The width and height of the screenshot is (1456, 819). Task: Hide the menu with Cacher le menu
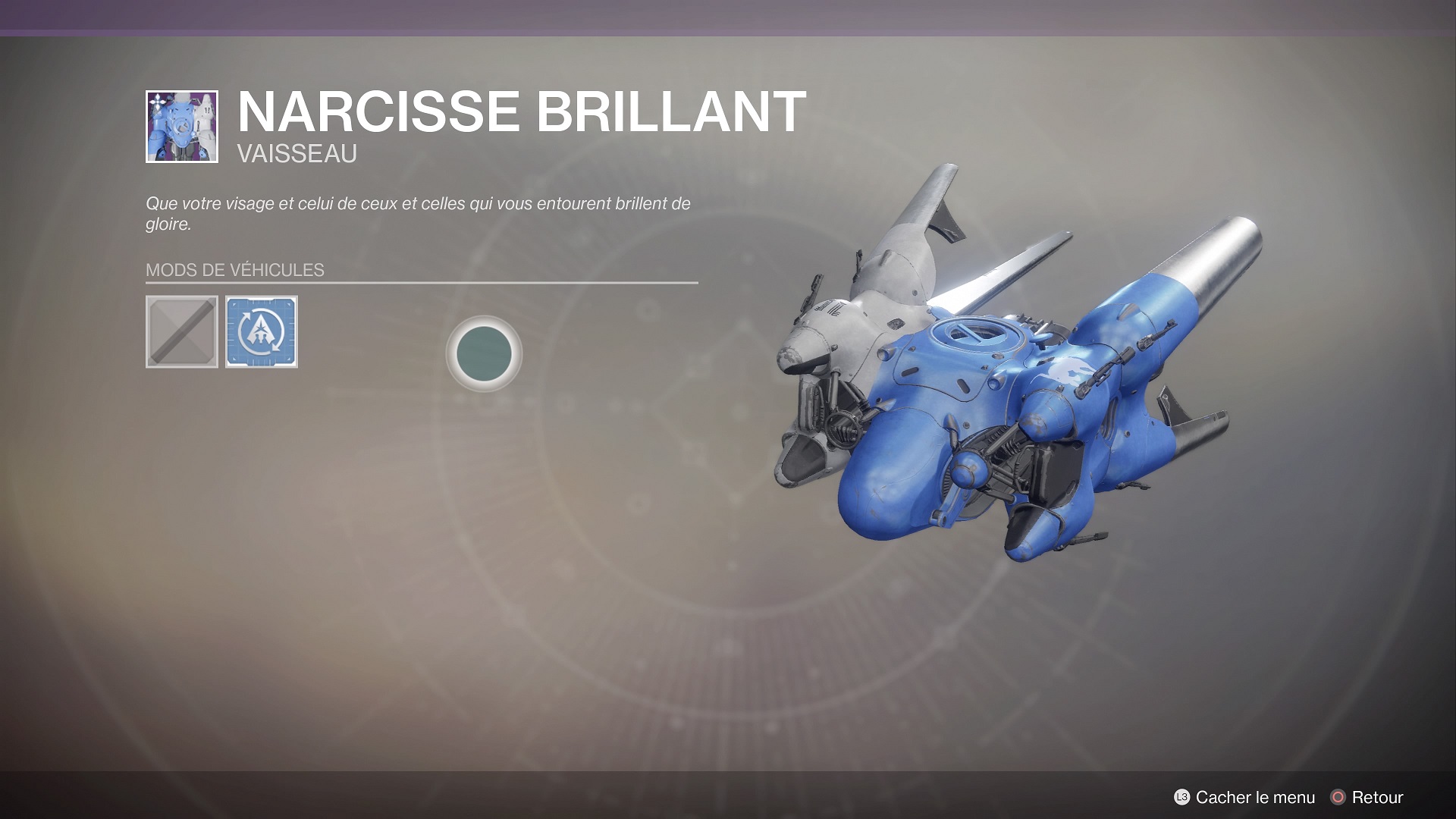pos(1244,797)
